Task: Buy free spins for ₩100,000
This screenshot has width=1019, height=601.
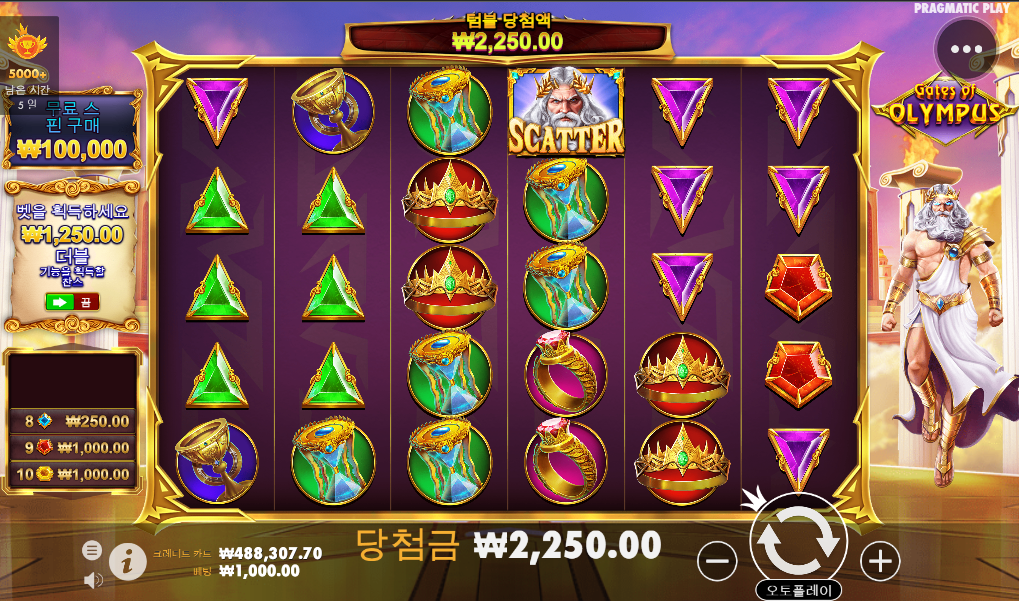Action: tap(72, 131)
